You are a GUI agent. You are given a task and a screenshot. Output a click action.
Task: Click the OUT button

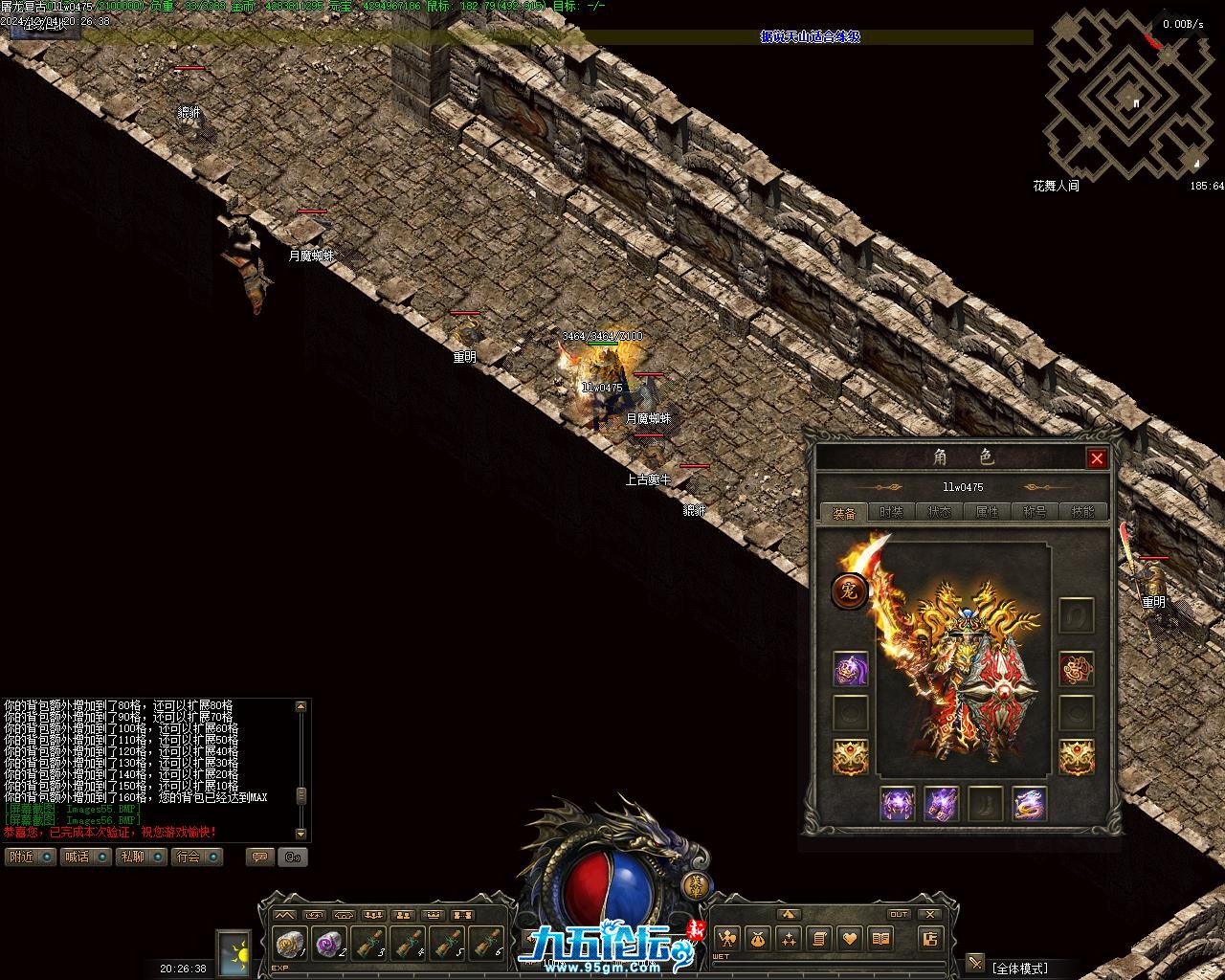(899, 915)
